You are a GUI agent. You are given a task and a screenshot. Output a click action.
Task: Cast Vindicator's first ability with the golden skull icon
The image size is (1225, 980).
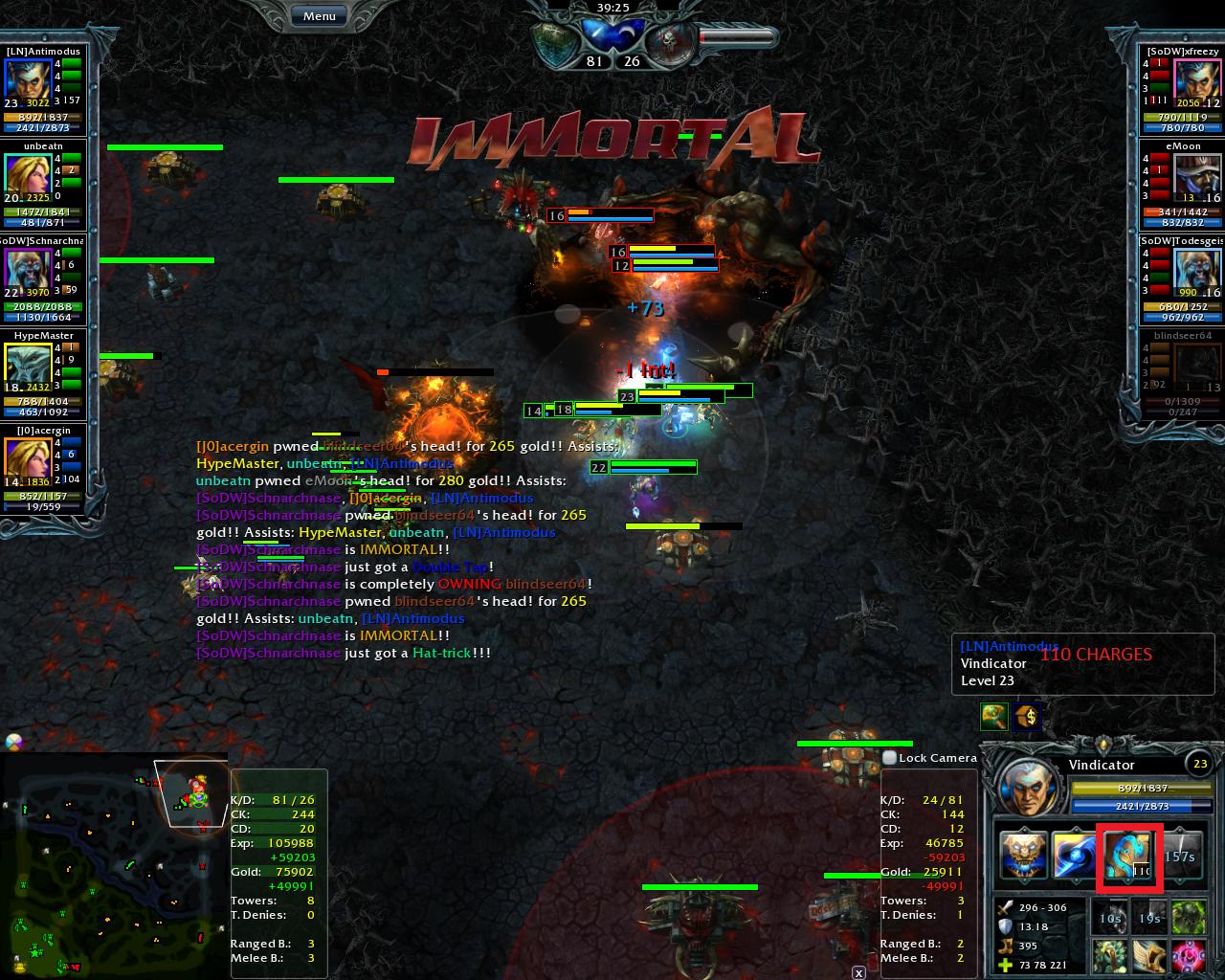click(x=1024, y=857)
